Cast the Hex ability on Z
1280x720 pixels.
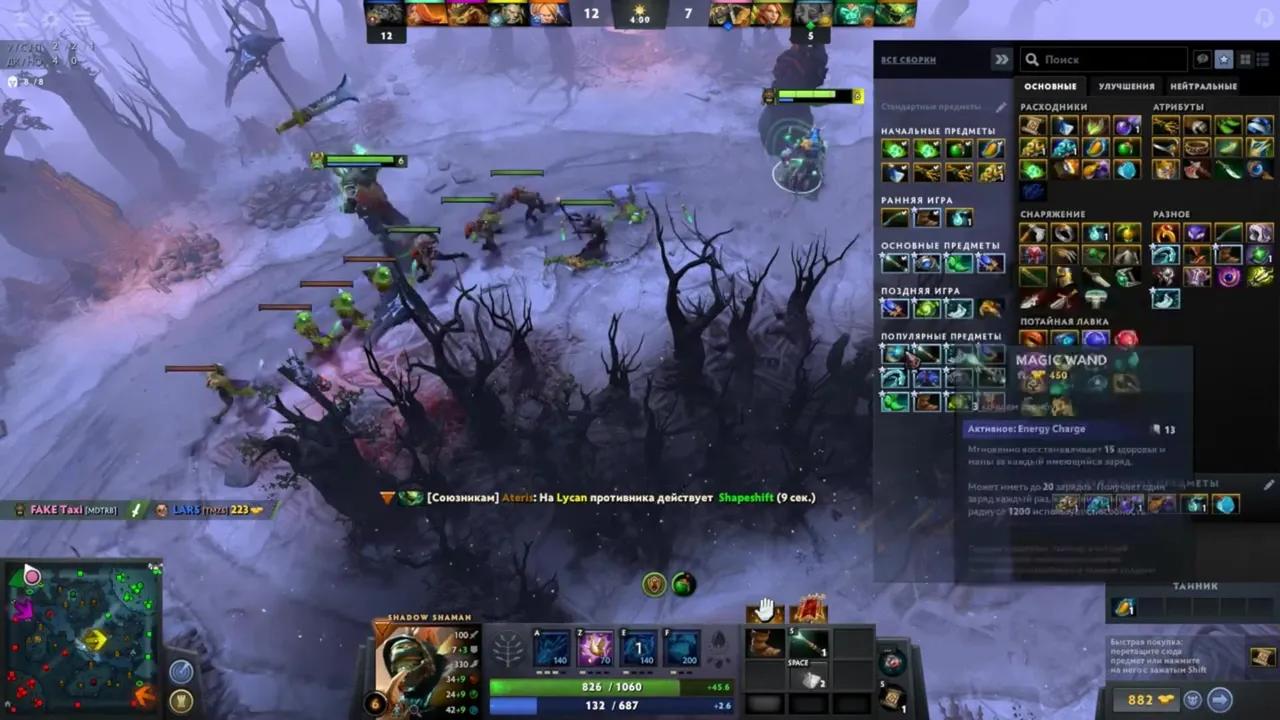coord(594,646)
